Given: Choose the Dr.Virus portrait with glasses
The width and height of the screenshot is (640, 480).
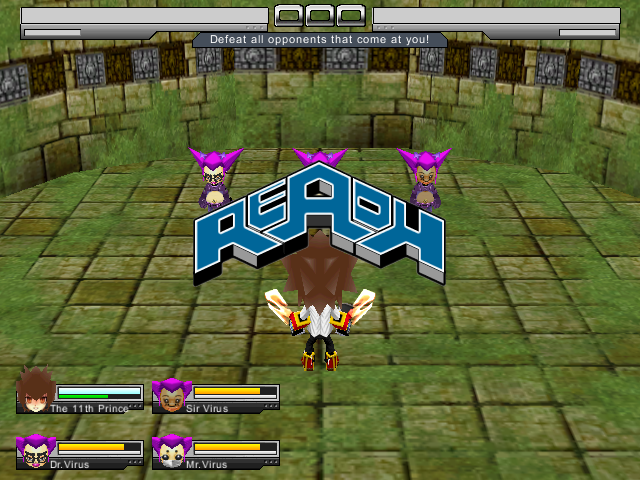Looking at the screenshot, I should tap(35, 451).
